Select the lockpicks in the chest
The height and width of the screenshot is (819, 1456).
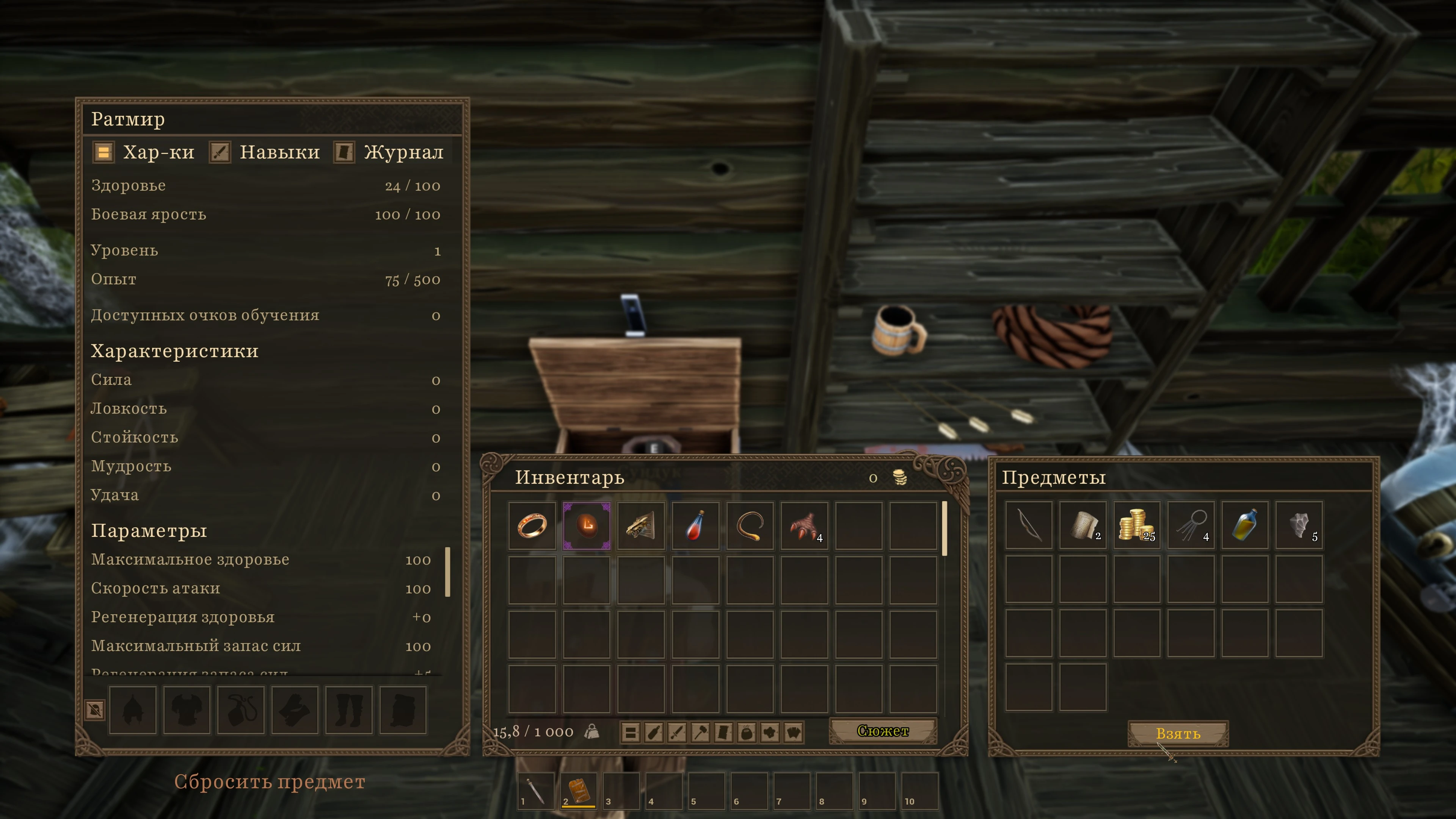[x=1191, y=524]
